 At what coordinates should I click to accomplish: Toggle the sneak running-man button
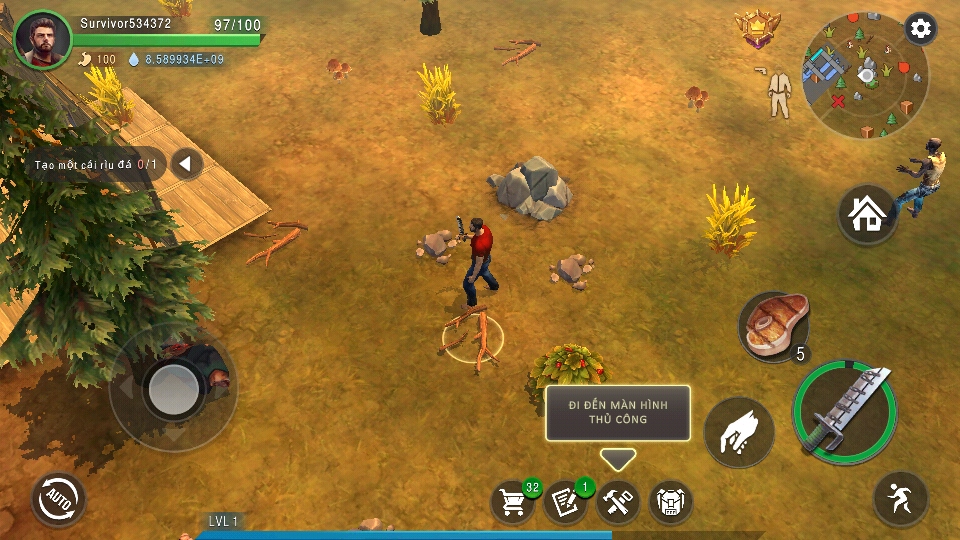pyautogui.click(x=900, y=498)
